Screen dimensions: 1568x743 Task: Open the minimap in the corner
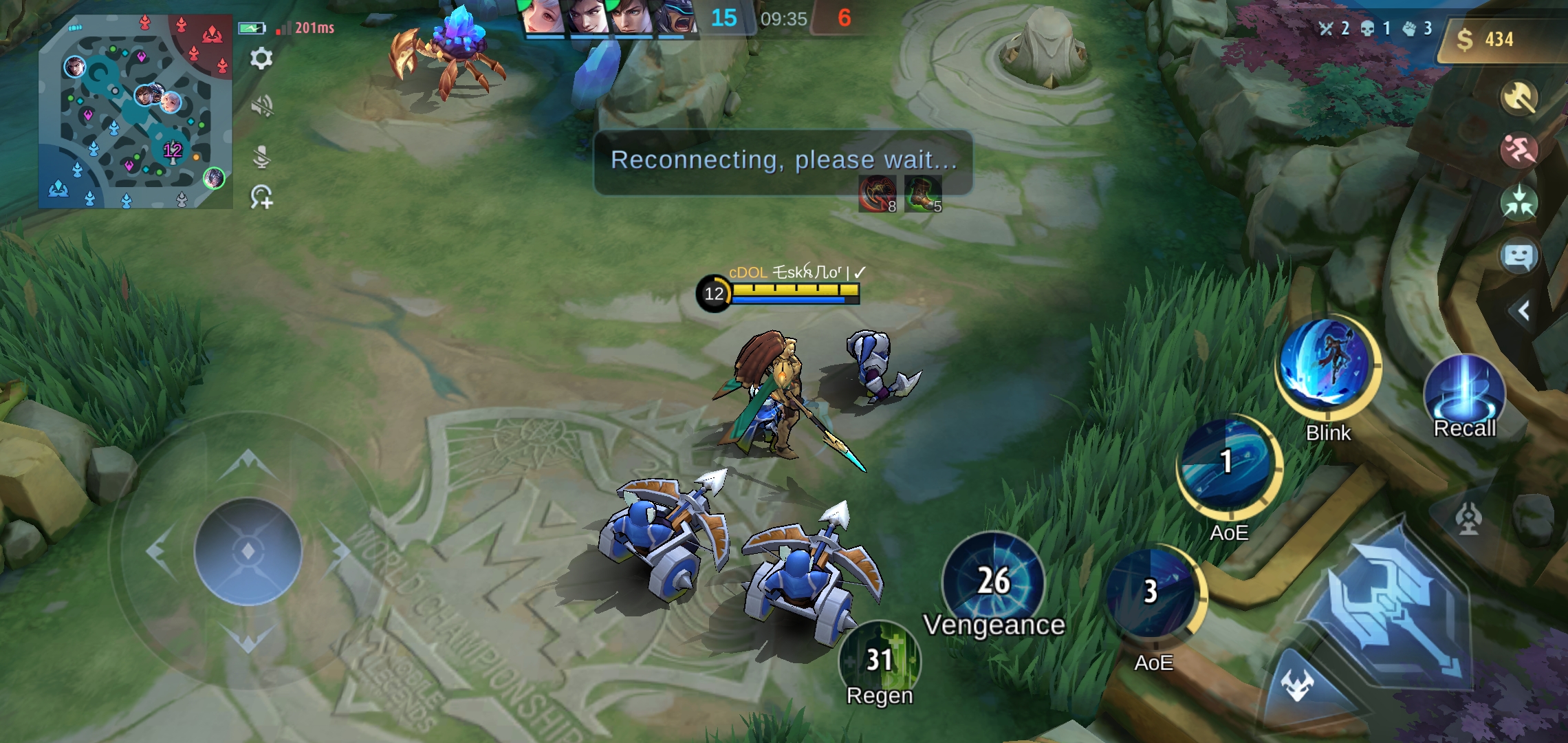[135, 111]
